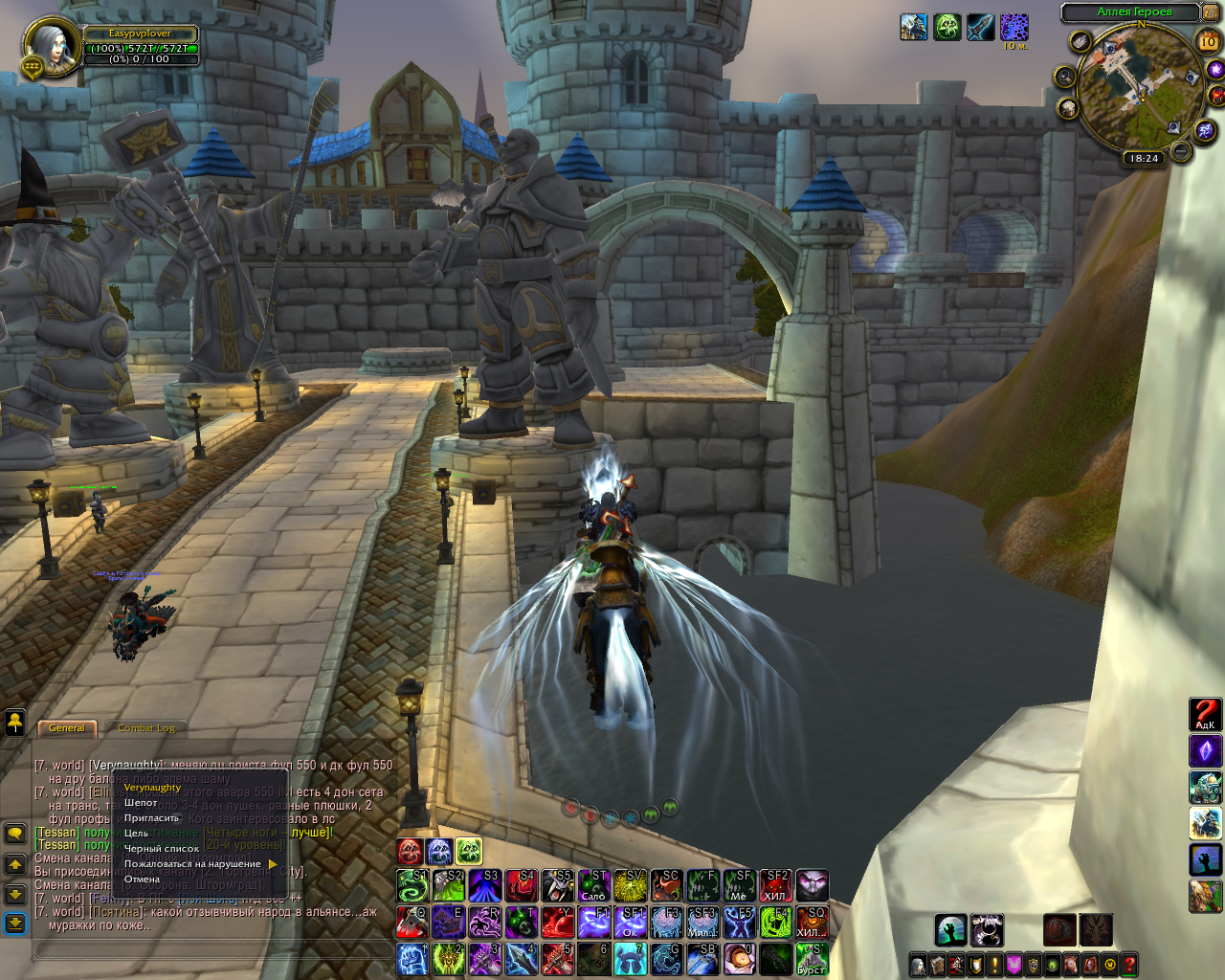This screenshot has height=980, width=1225.
Task: Select the General chat tab
Action: [67, 728]
